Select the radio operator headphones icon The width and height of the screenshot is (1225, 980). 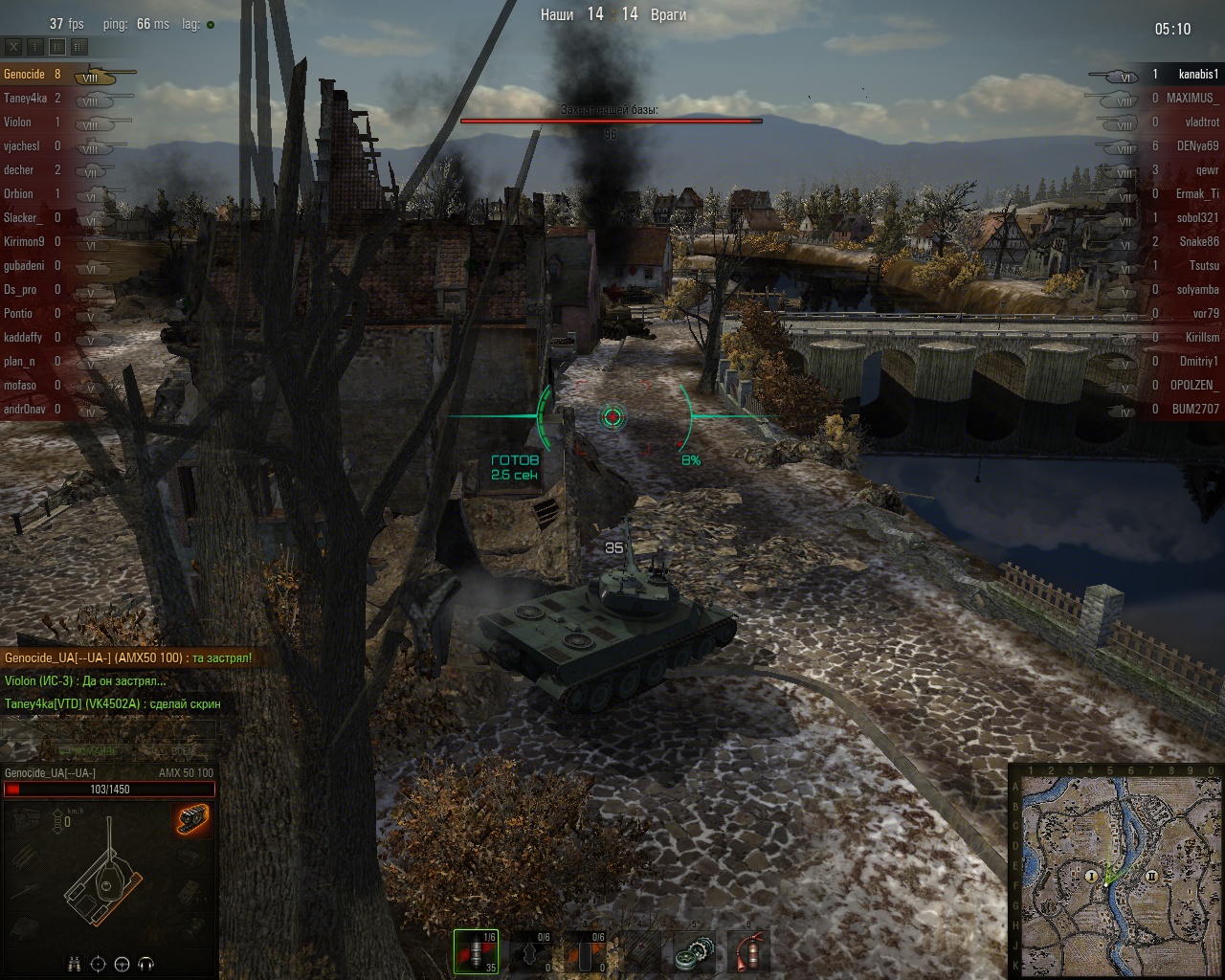145,964
